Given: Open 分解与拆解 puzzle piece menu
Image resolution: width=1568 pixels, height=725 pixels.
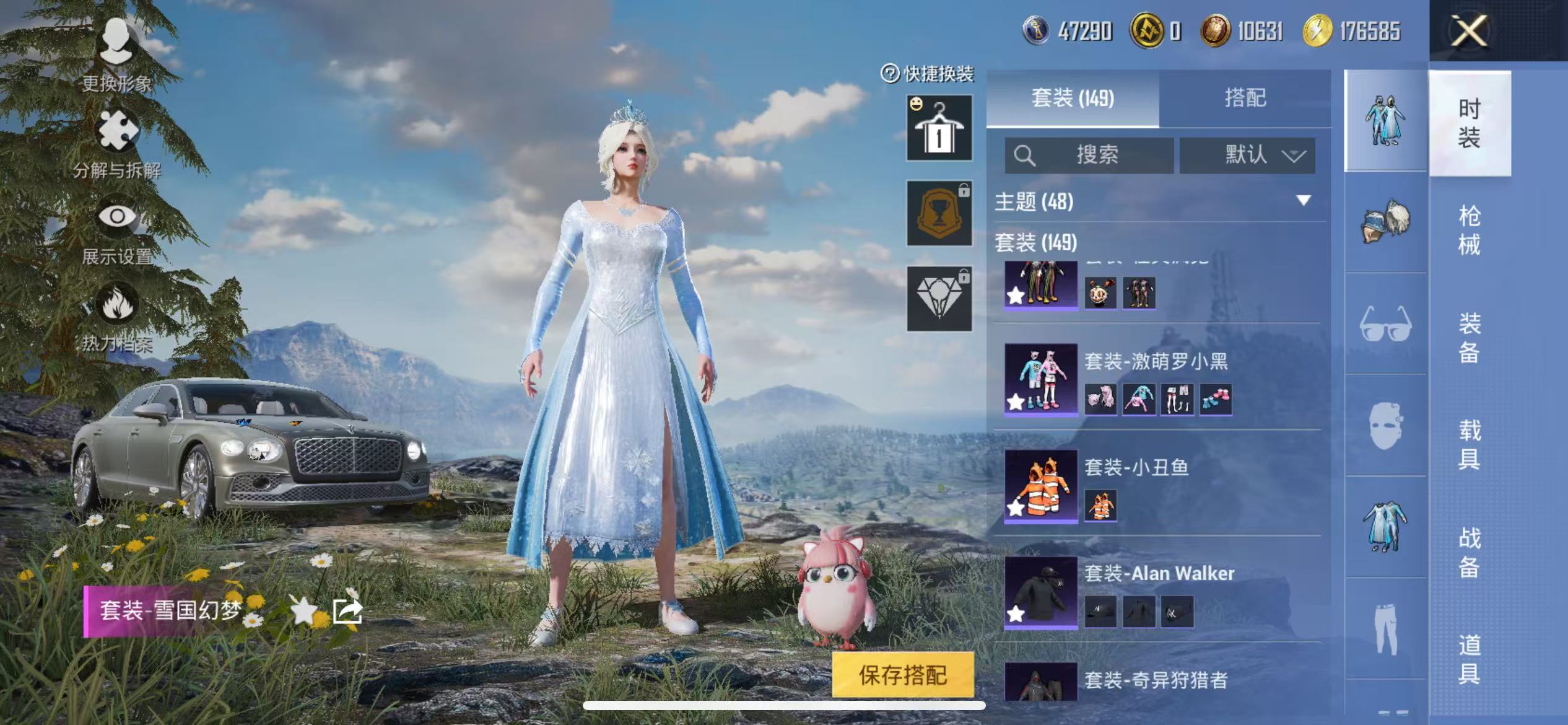Looking at the screenshot, I should (116, 142).
